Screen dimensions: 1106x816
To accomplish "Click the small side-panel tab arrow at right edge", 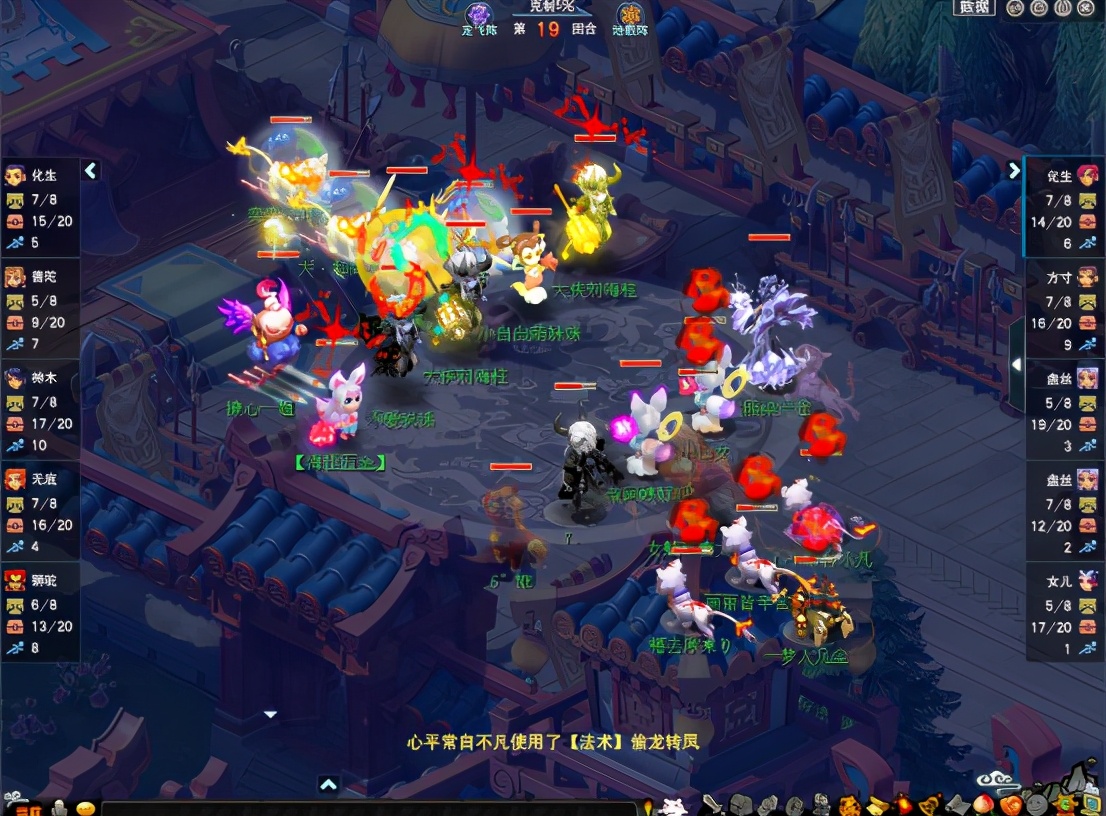I will click(x=1016, y=366).
